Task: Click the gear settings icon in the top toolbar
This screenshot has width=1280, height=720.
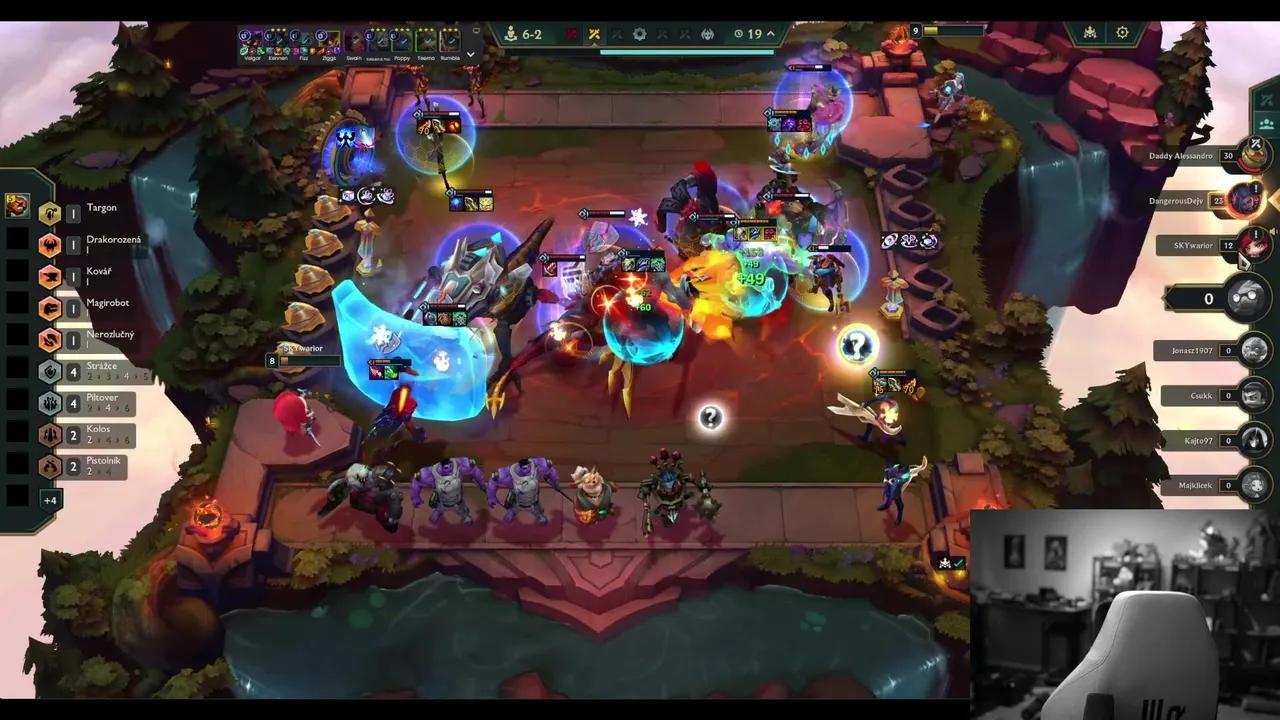Action: tap(640, 34)
